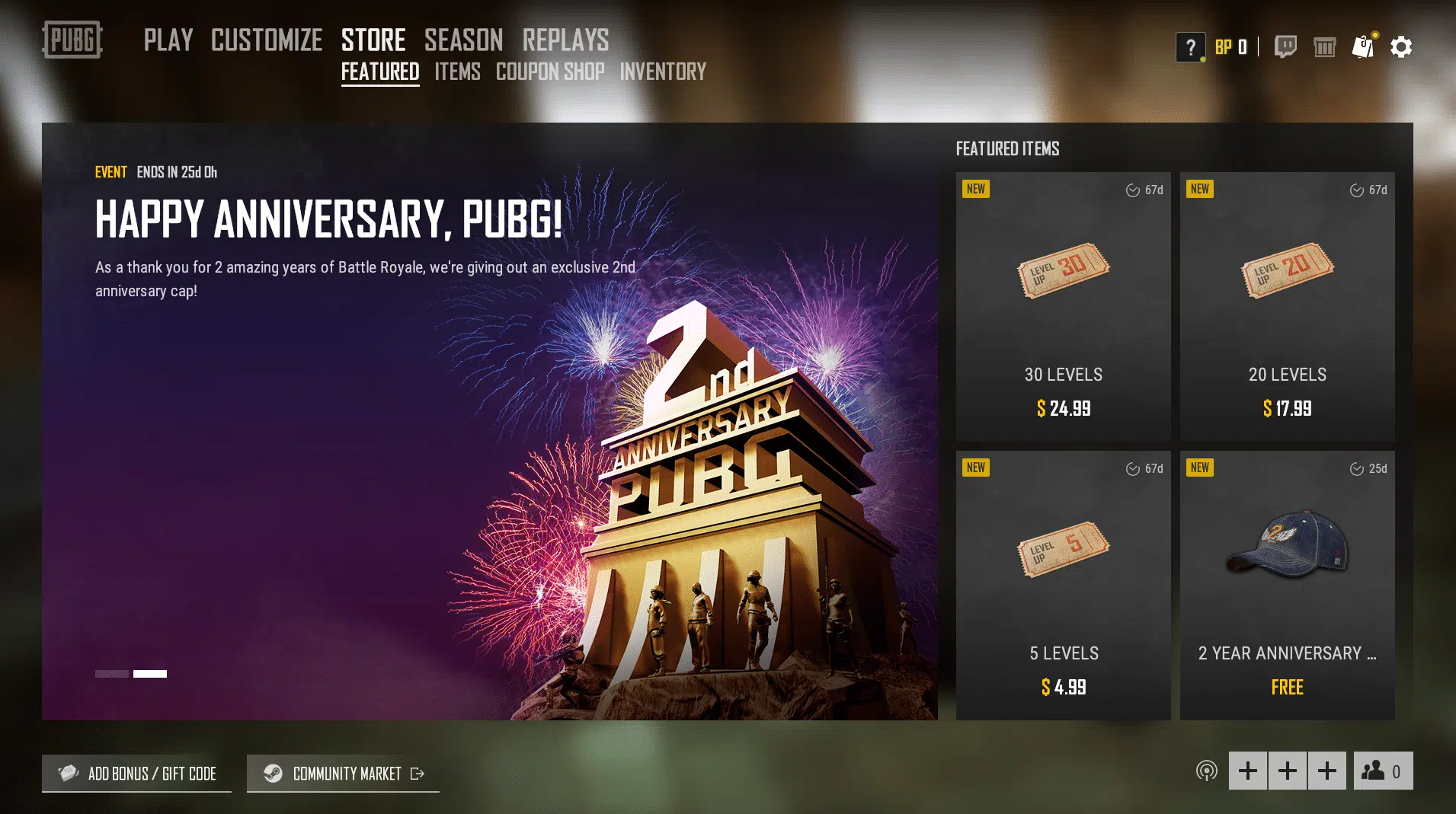This screenshot has width=1456, height=814.
Task: Go to the SEASON menu
Action: tap(463, 40)
